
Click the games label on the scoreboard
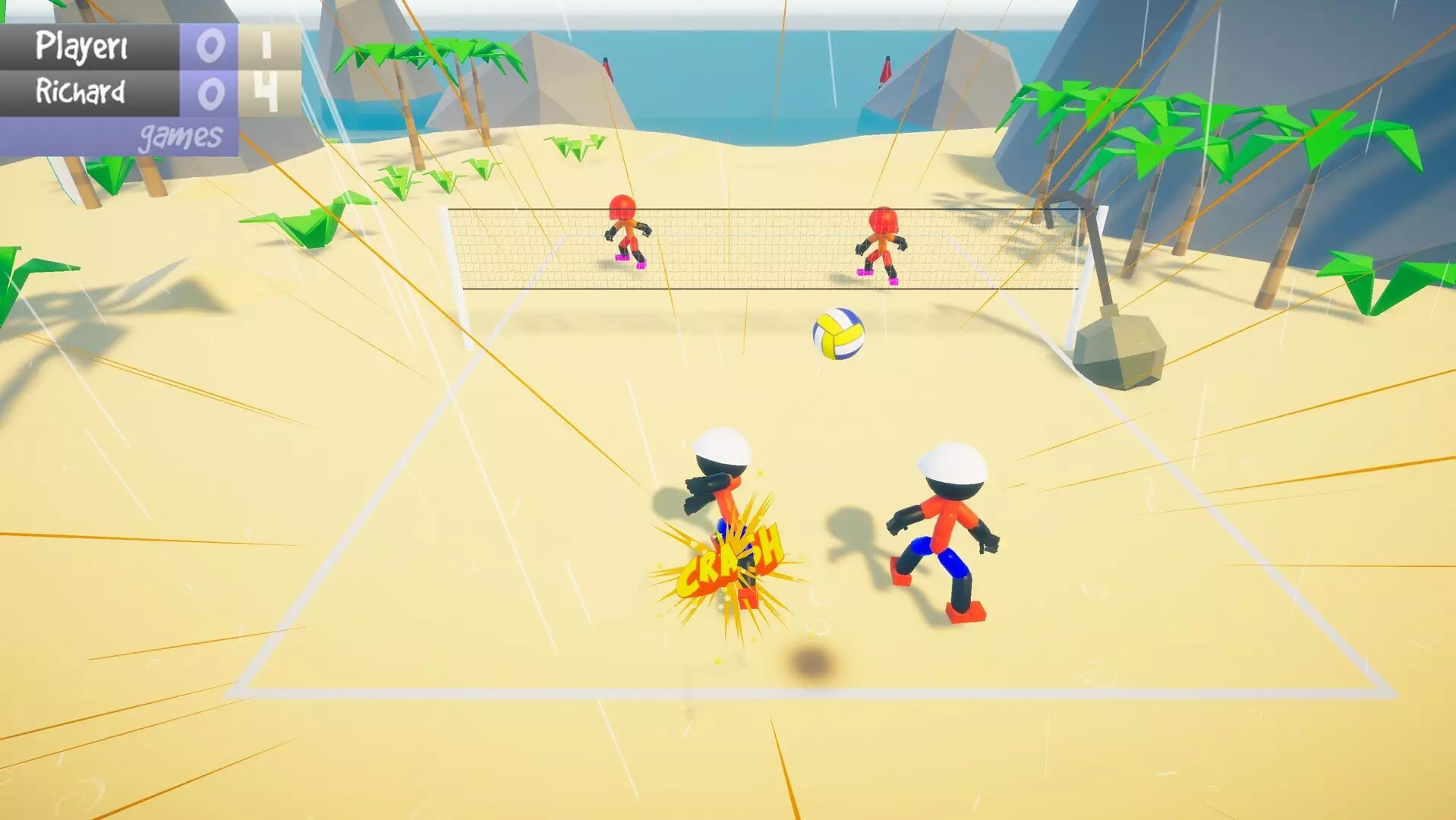pyautogui.click(x=180, y=133)
